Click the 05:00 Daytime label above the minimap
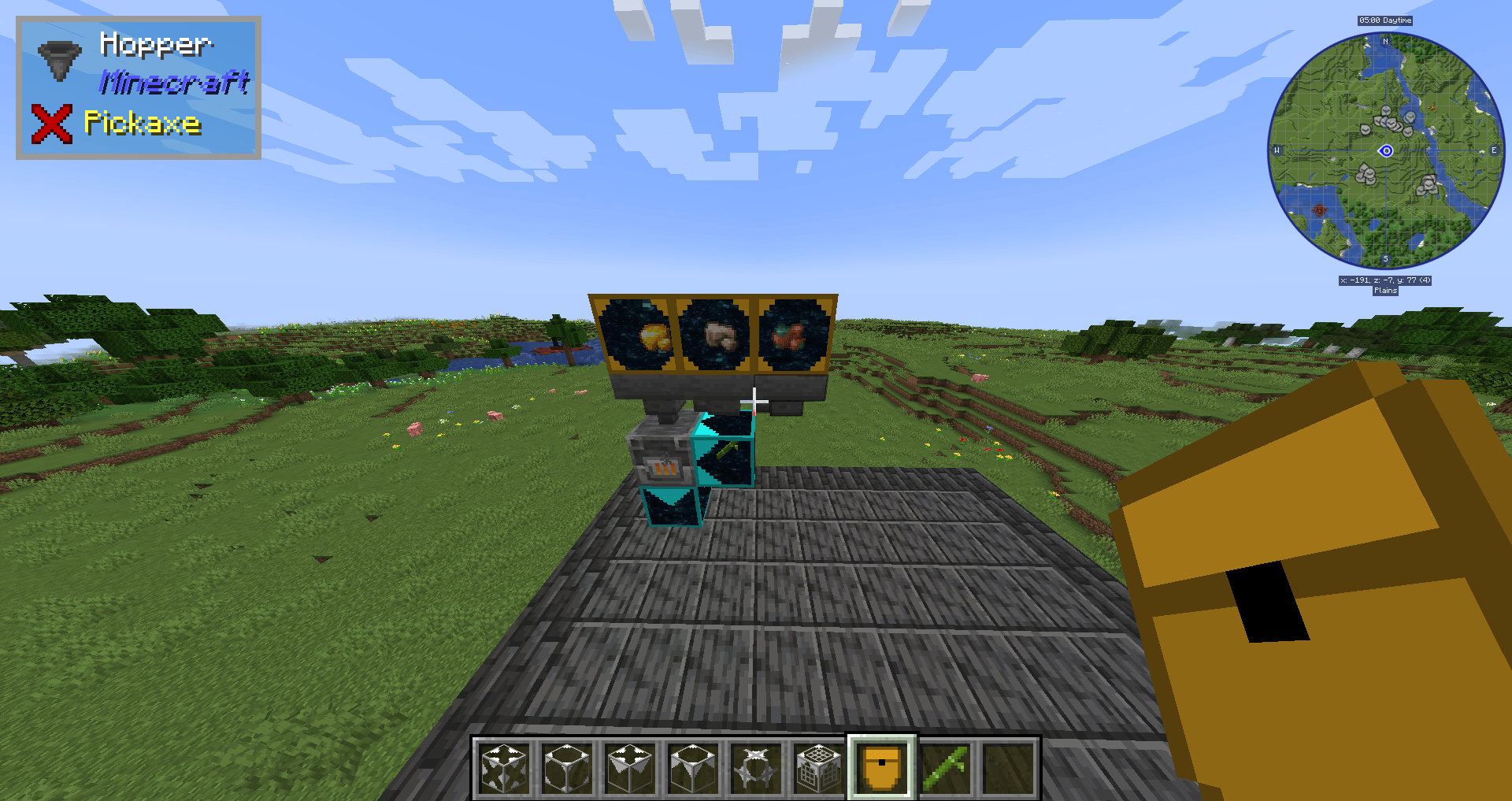This screenshot has height=801, width=1512. click(x=1386, y=20)
